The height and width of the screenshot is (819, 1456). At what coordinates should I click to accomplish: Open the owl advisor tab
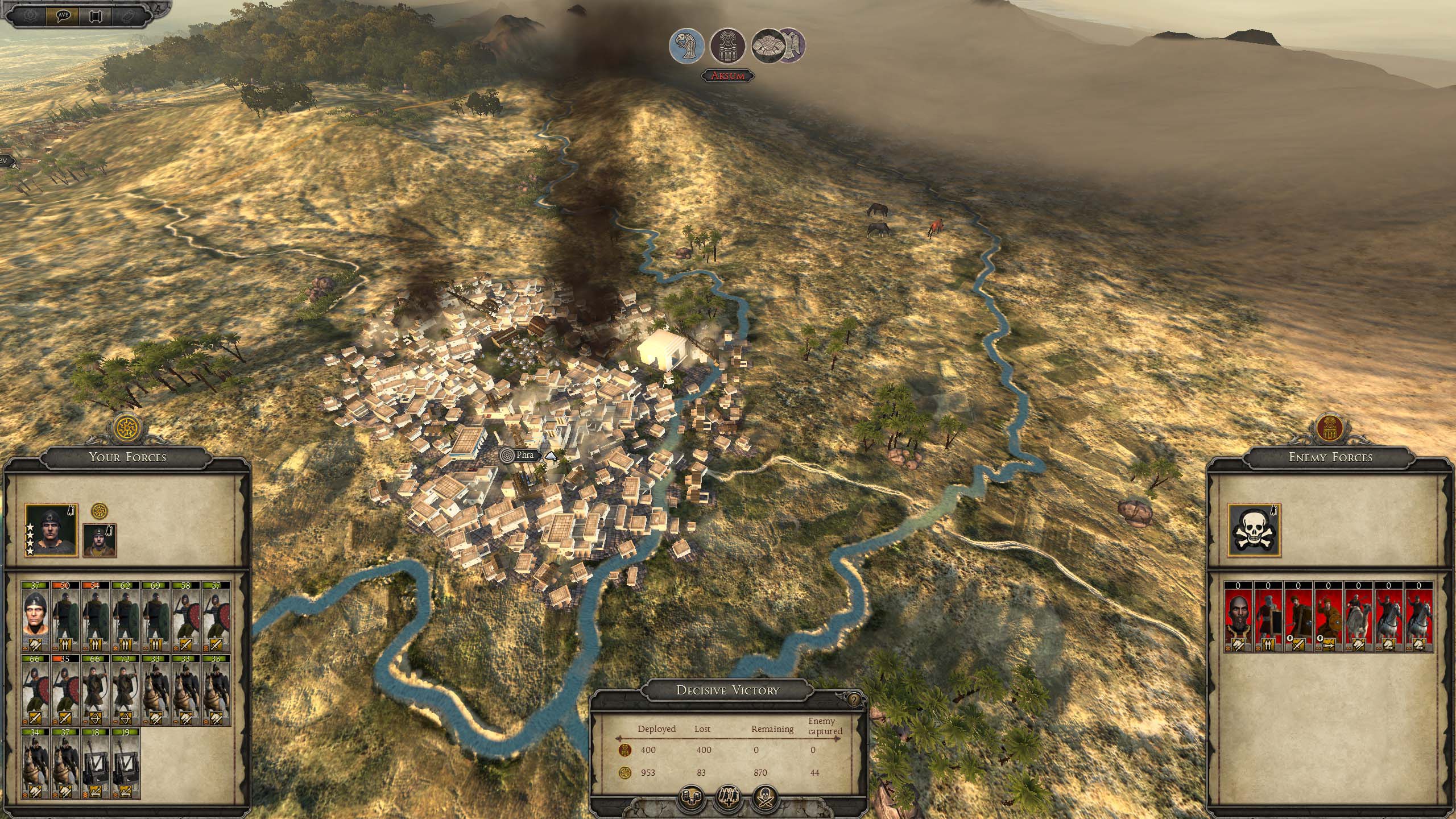[127, 15]
